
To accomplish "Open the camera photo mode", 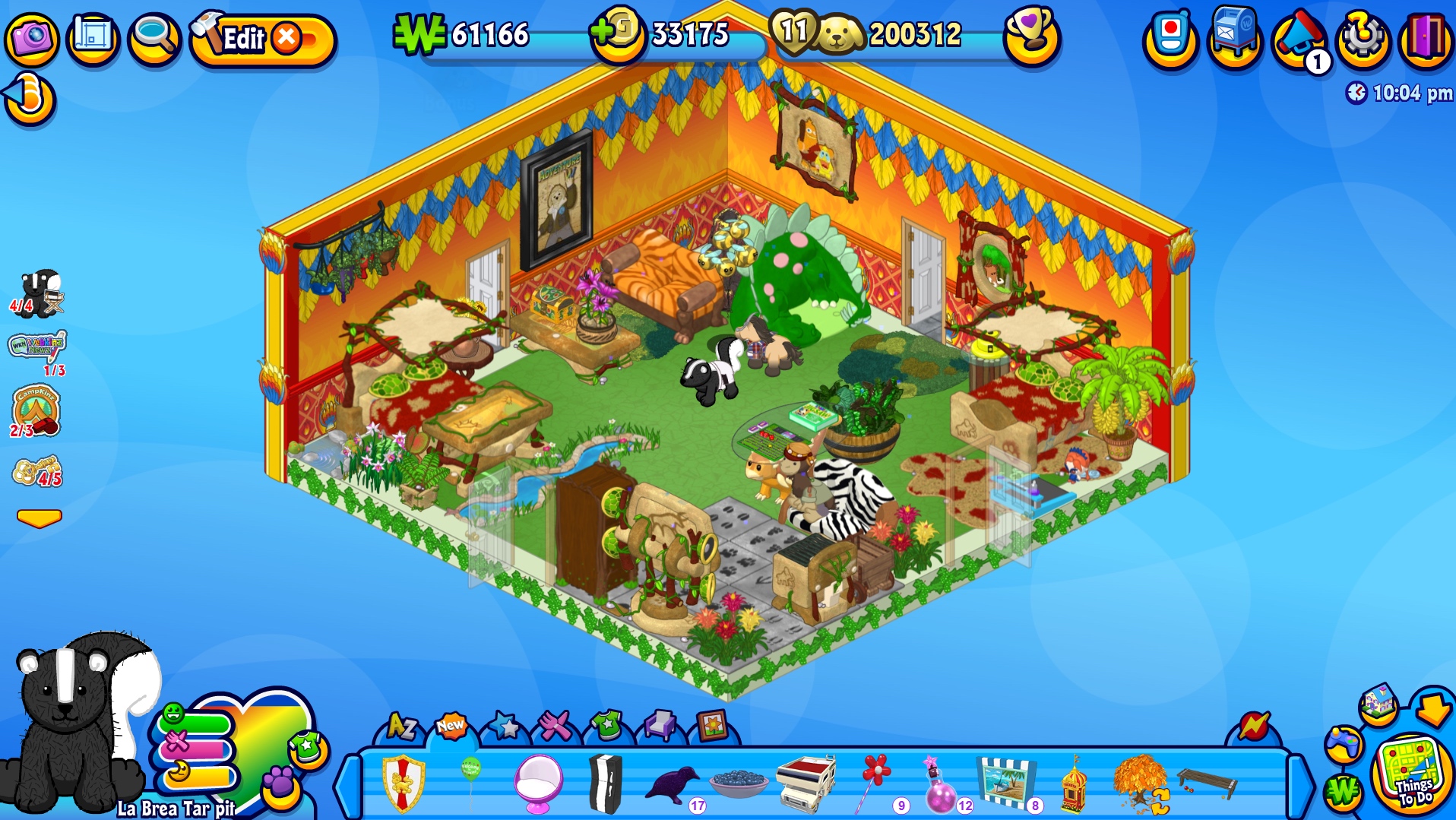I will [x=31, y=37].
